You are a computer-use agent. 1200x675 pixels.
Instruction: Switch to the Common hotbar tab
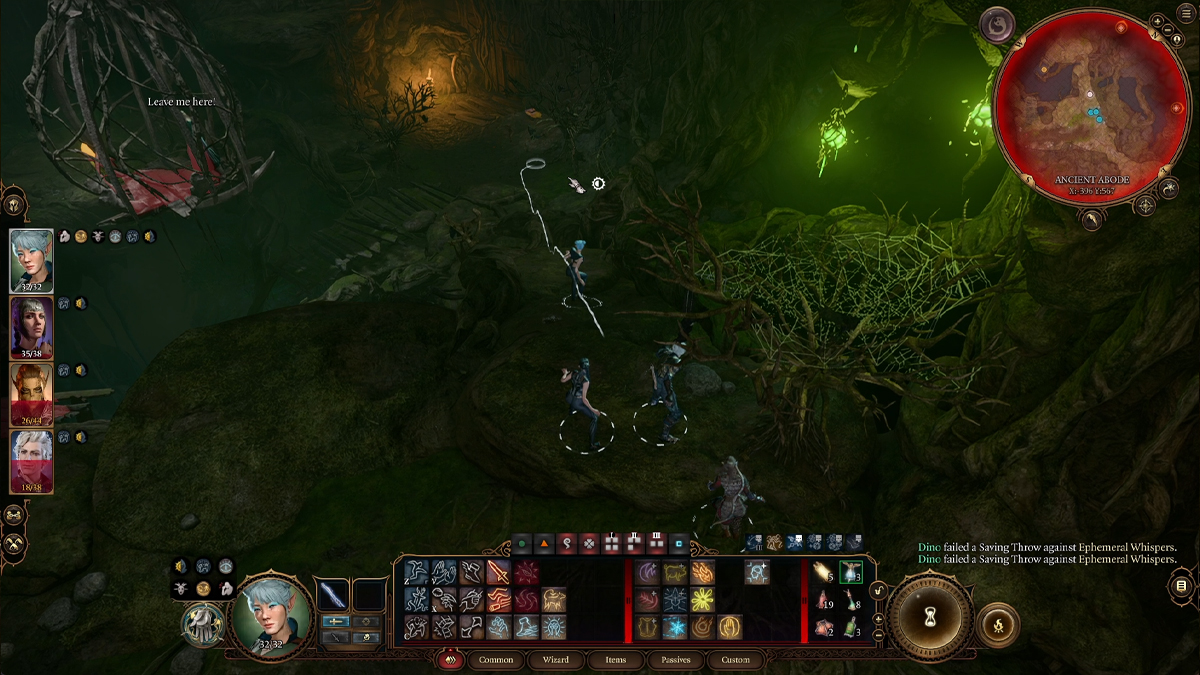(496, 660)
